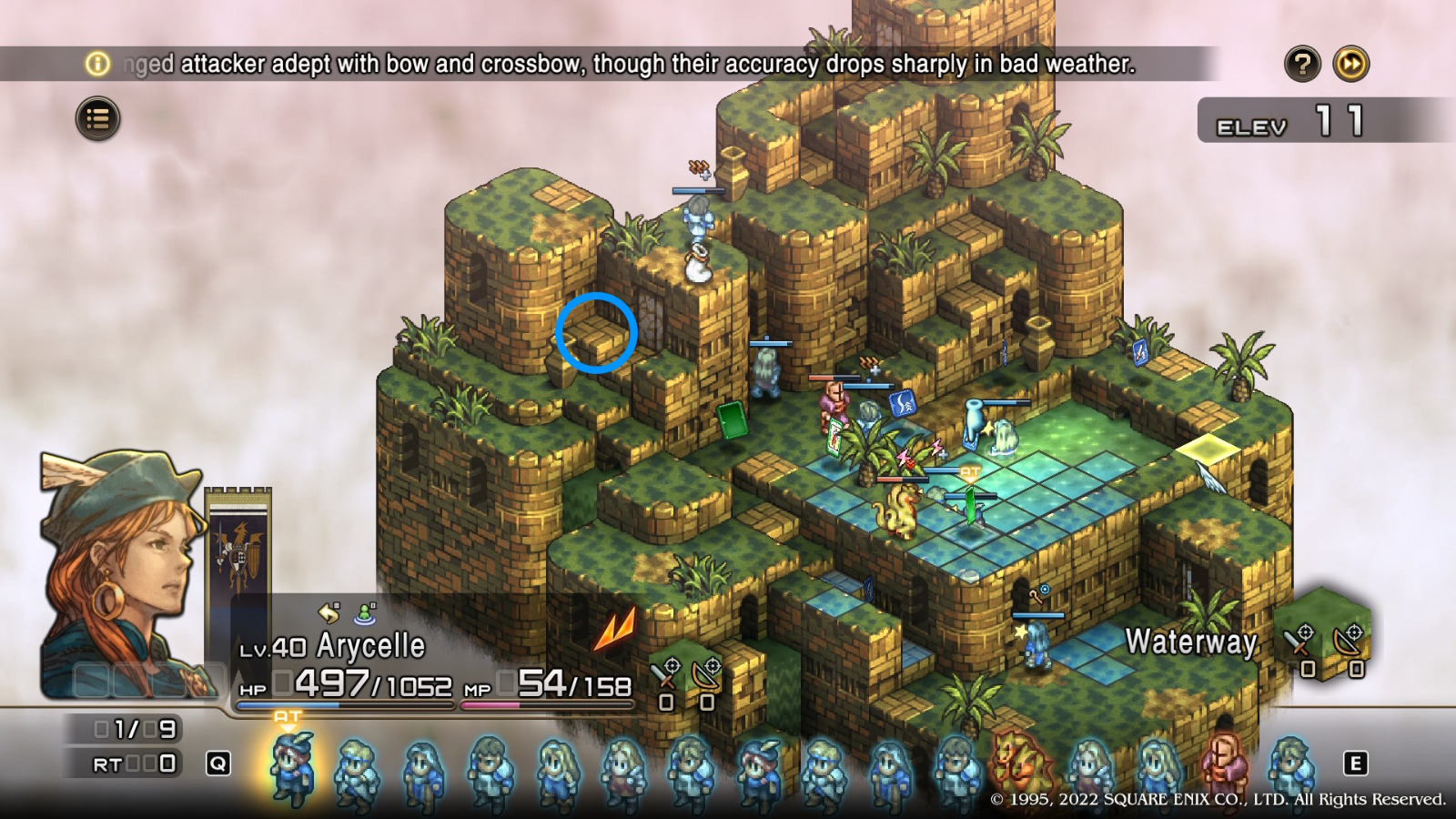Viewport: 1456px width, 819px height.
Task: Click the question mark help icon
Action: point(1303,64)
